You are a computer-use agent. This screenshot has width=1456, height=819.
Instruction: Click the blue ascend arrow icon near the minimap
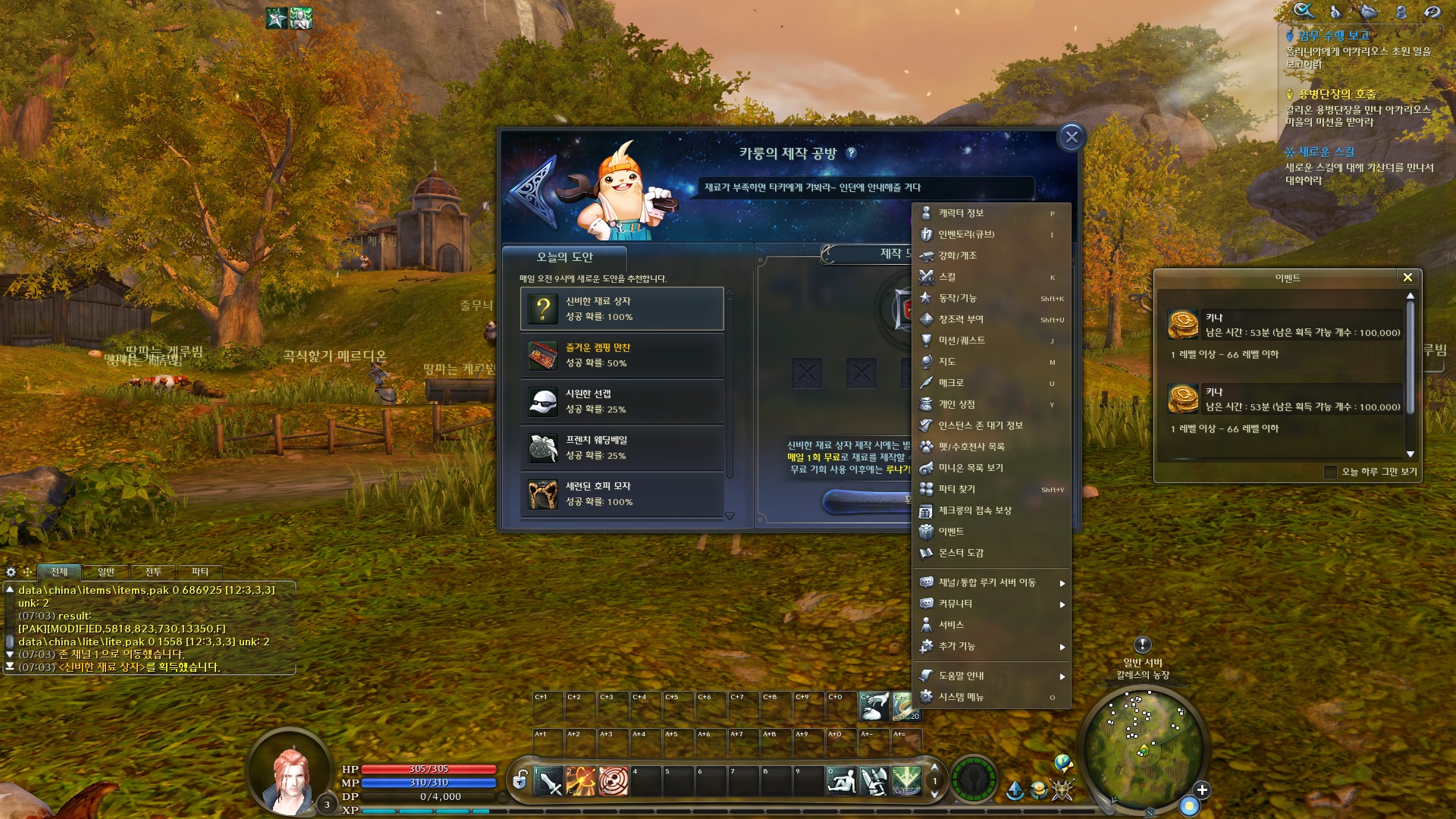pyautogui.click(x=1015, y=790)
